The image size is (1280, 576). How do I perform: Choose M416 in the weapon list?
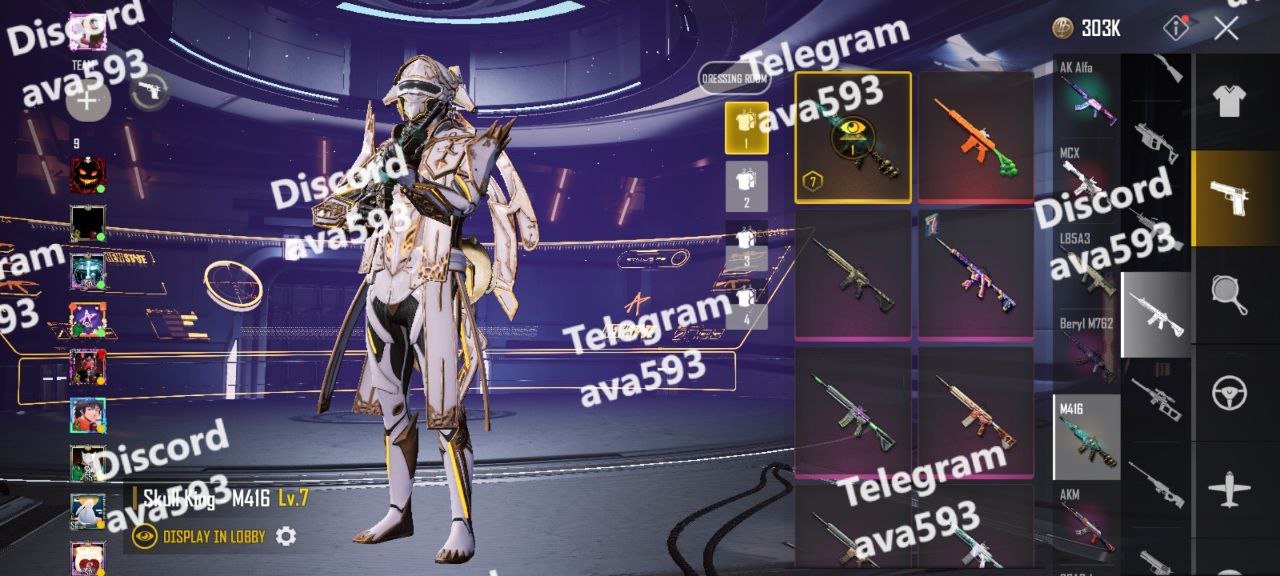(x=1087, y=437)
